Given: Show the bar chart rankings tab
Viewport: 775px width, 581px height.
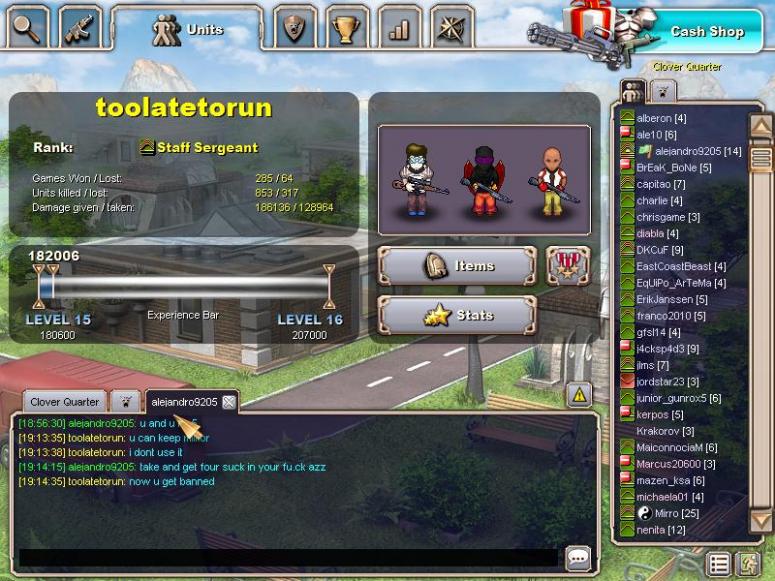Looking at the screenshot, I should 399,27.
